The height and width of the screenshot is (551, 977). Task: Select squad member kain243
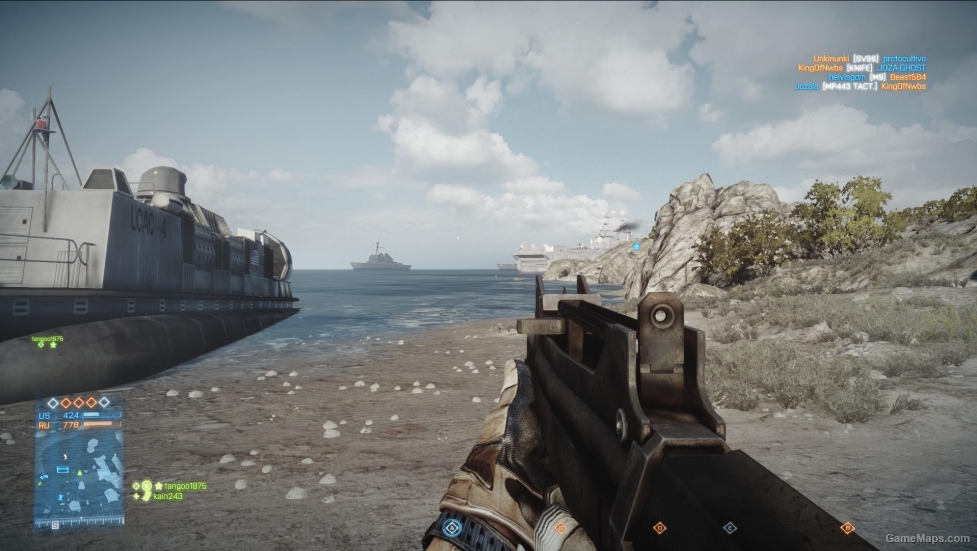click(167, 496)
